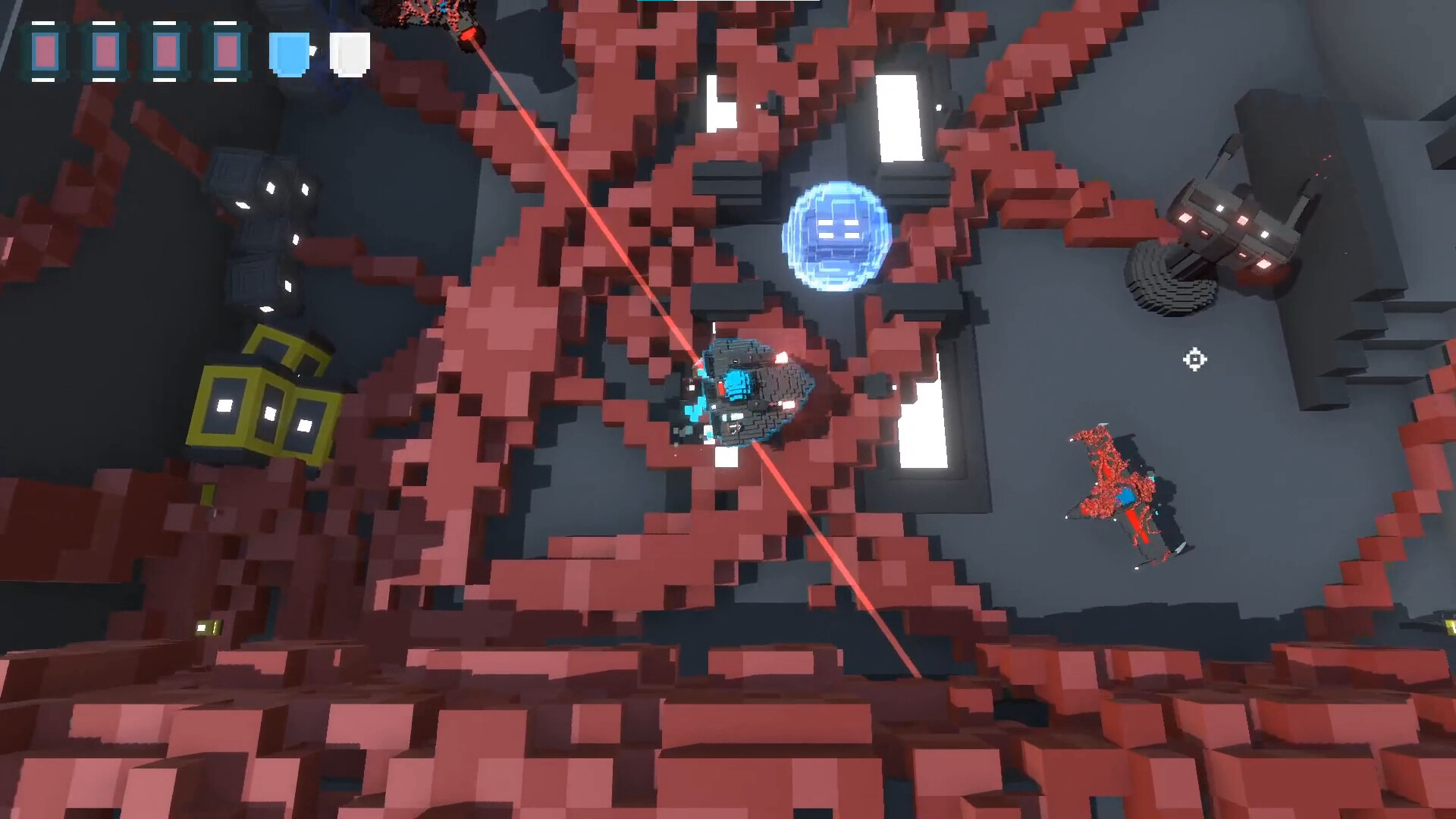Select the white ammo cell icon

(x=350, y=55)
